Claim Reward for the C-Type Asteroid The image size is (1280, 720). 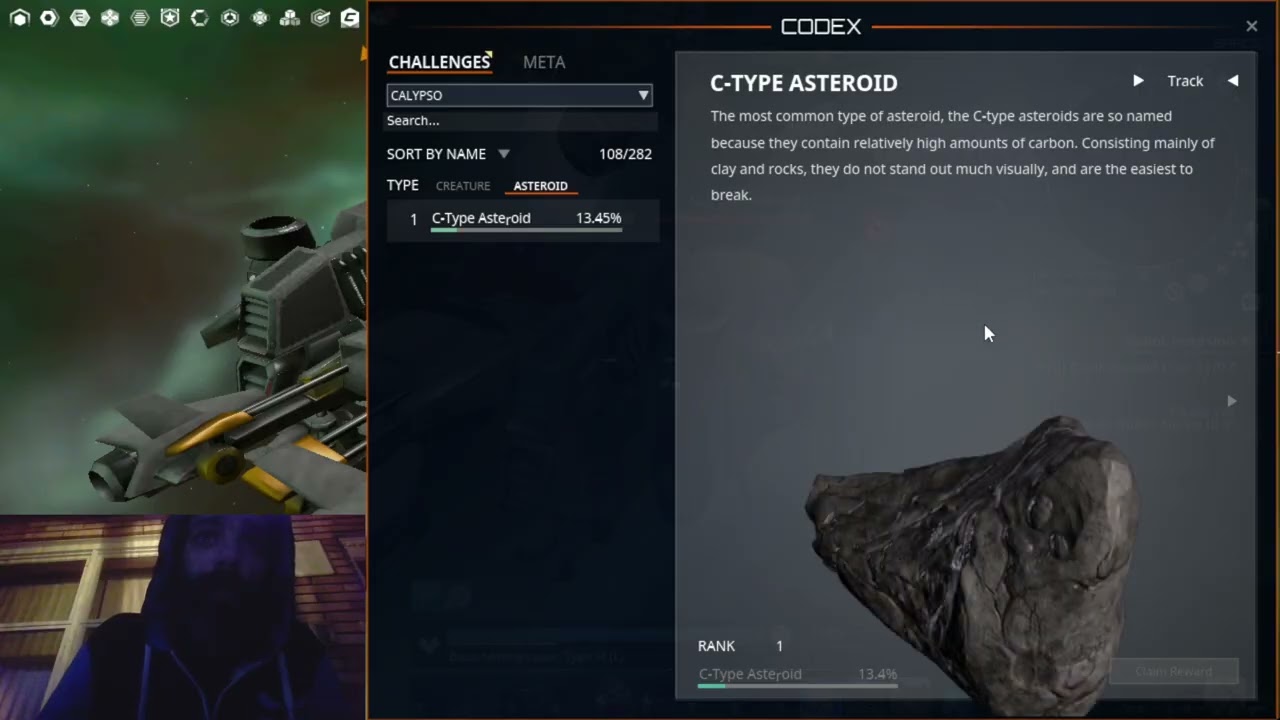point(1174,672)
